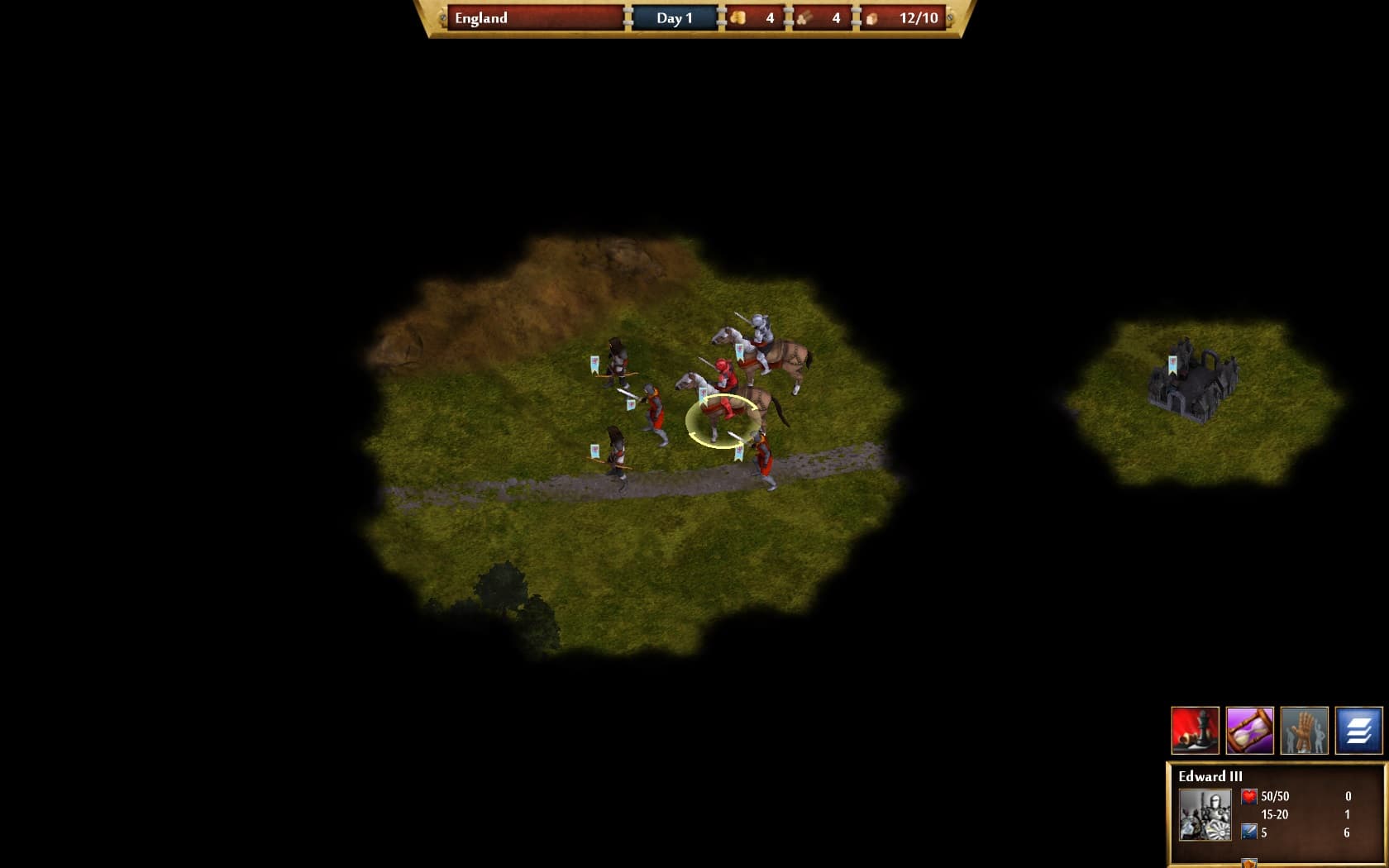Click the gold coins resource icon

(740, 17)
